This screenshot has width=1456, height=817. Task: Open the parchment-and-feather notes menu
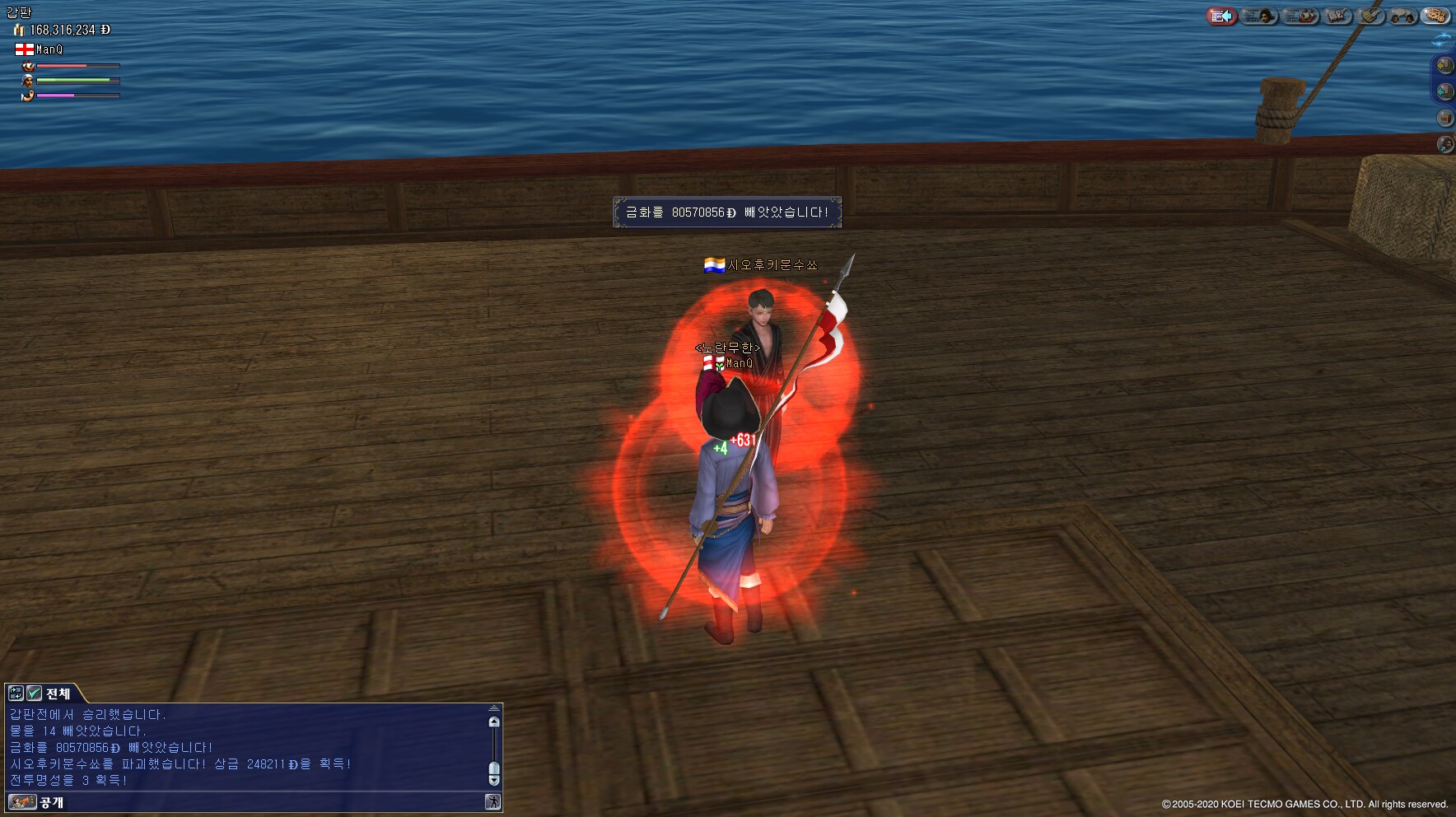1370,16
